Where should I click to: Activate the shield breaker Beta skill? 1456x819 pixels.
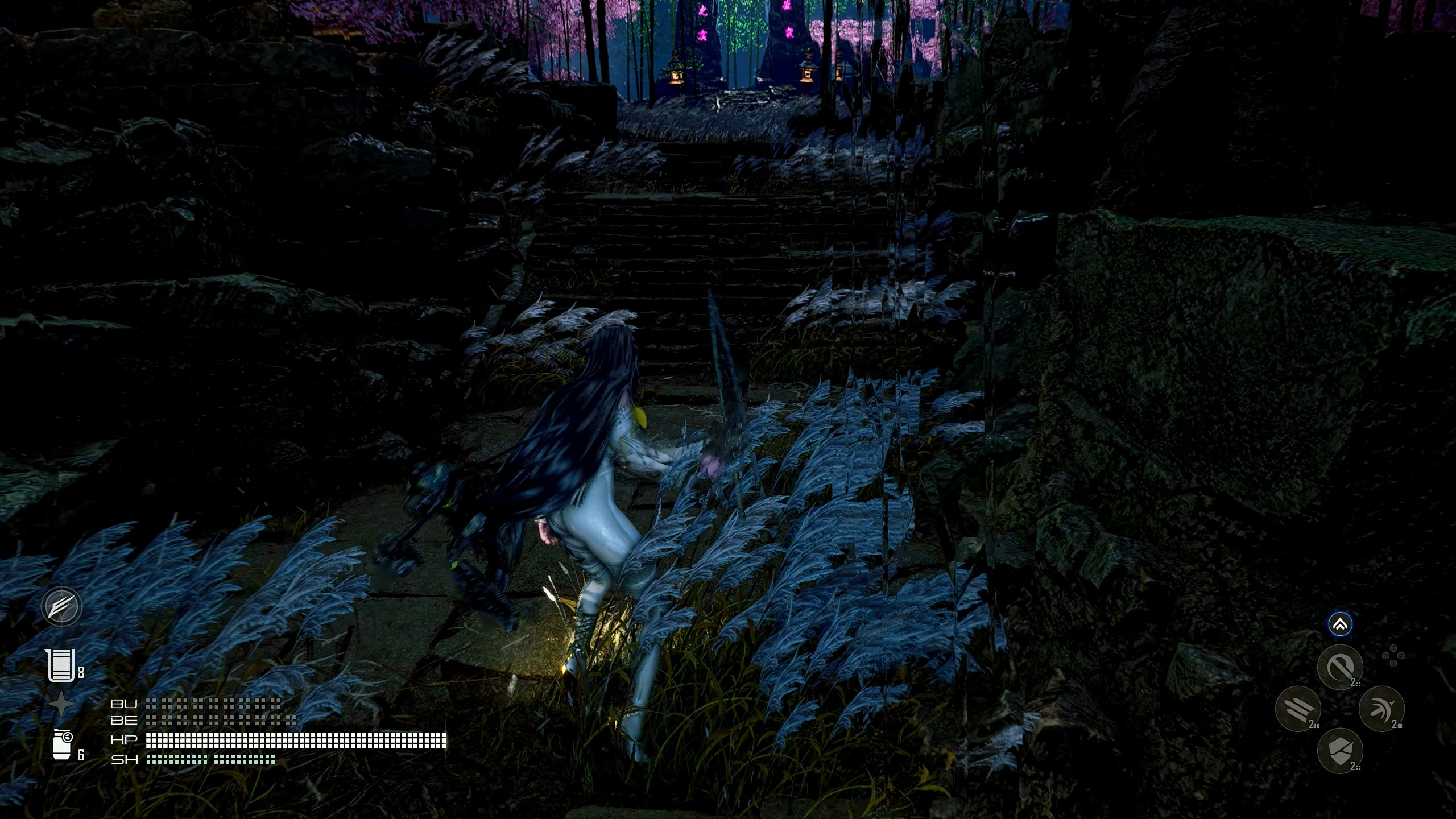point(1340,751)
